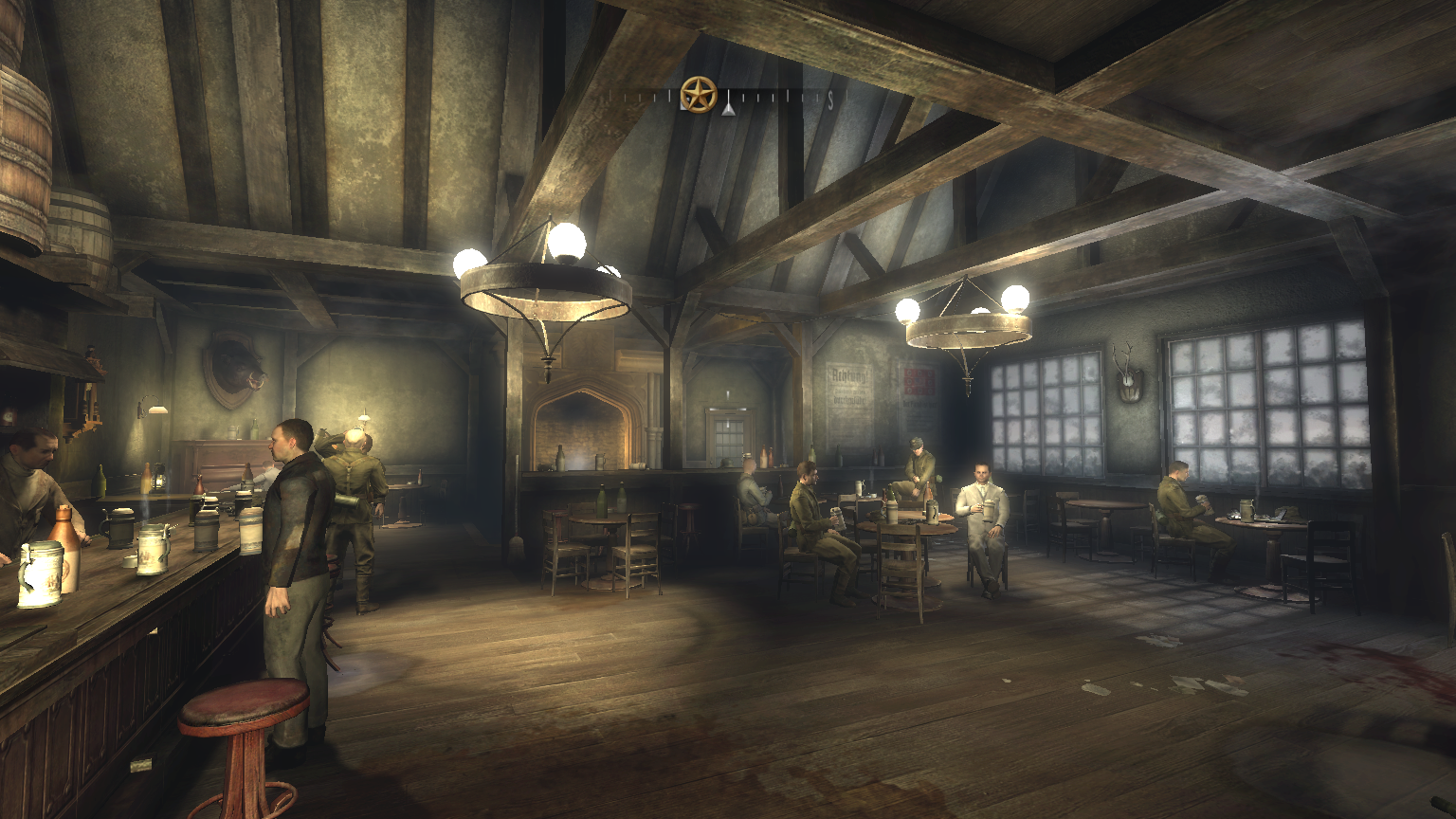Screen dimensions: 1456x819
Task: Click the gold star objective marker
Action: coord(699,95)
